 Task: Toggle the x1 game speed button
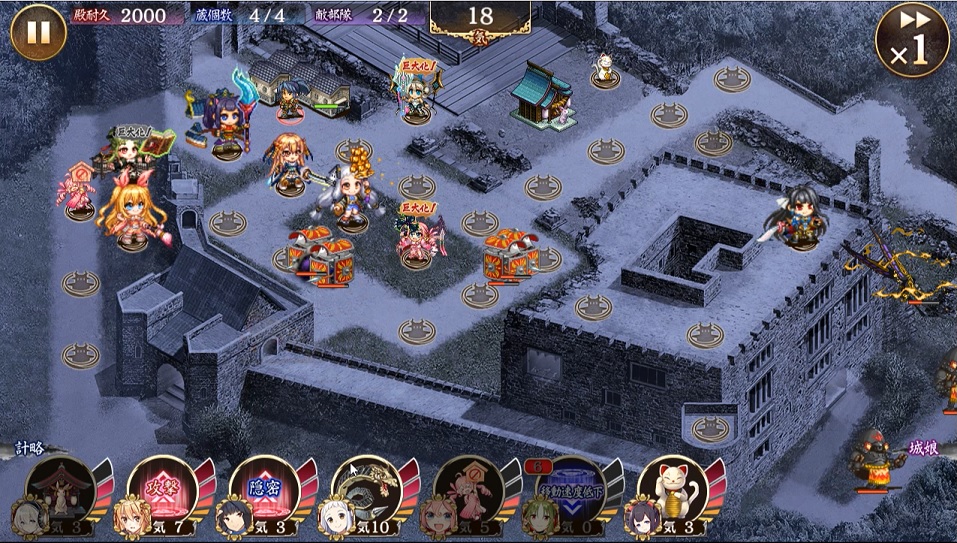(x=911, y=40)
